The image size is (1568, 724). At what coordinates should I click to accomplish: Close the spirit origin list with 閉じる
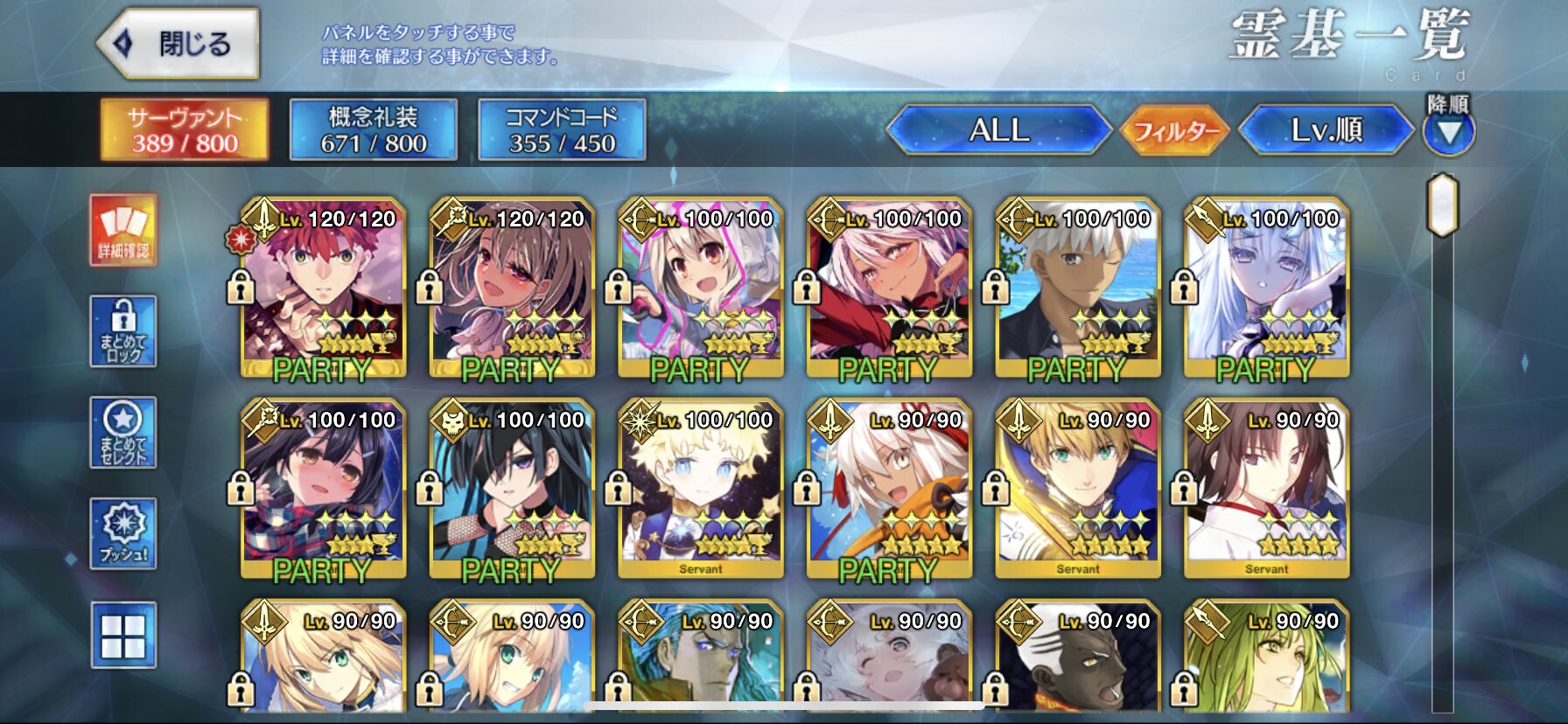pos(179,44)
